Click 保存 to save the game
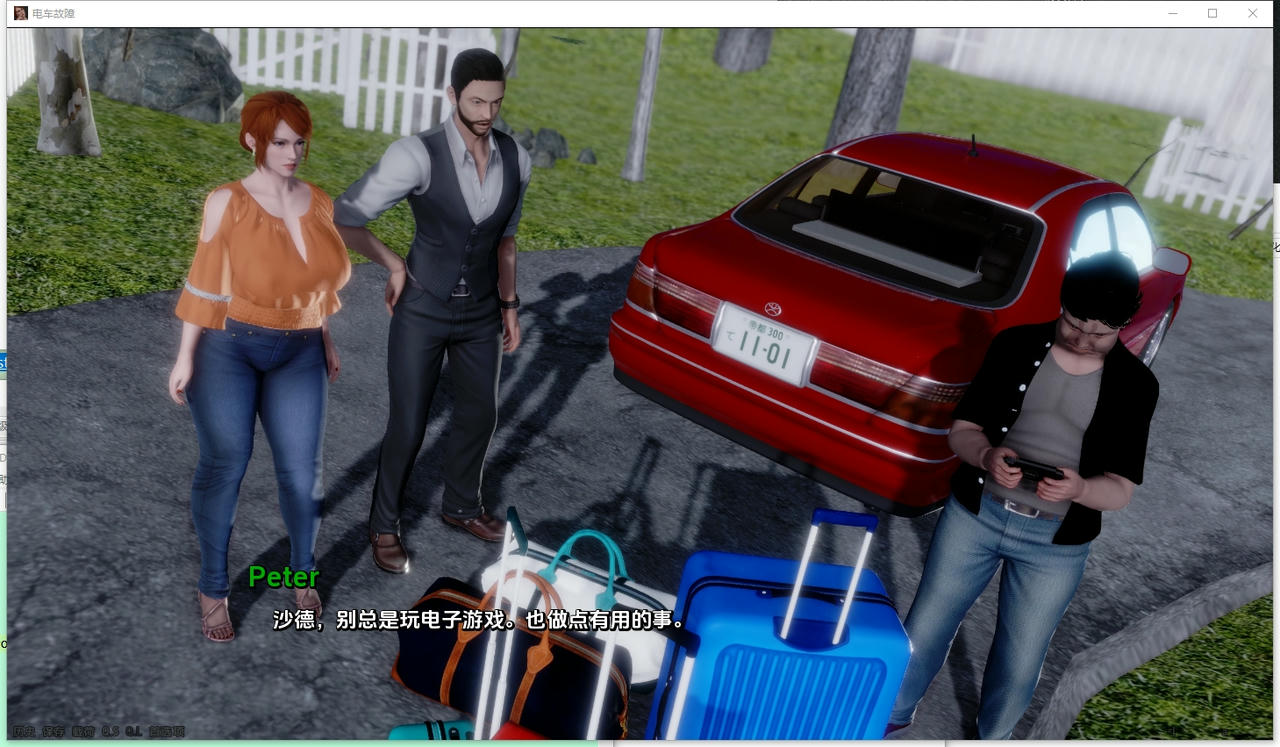The image size is (1280, 747). pos(53,731)
